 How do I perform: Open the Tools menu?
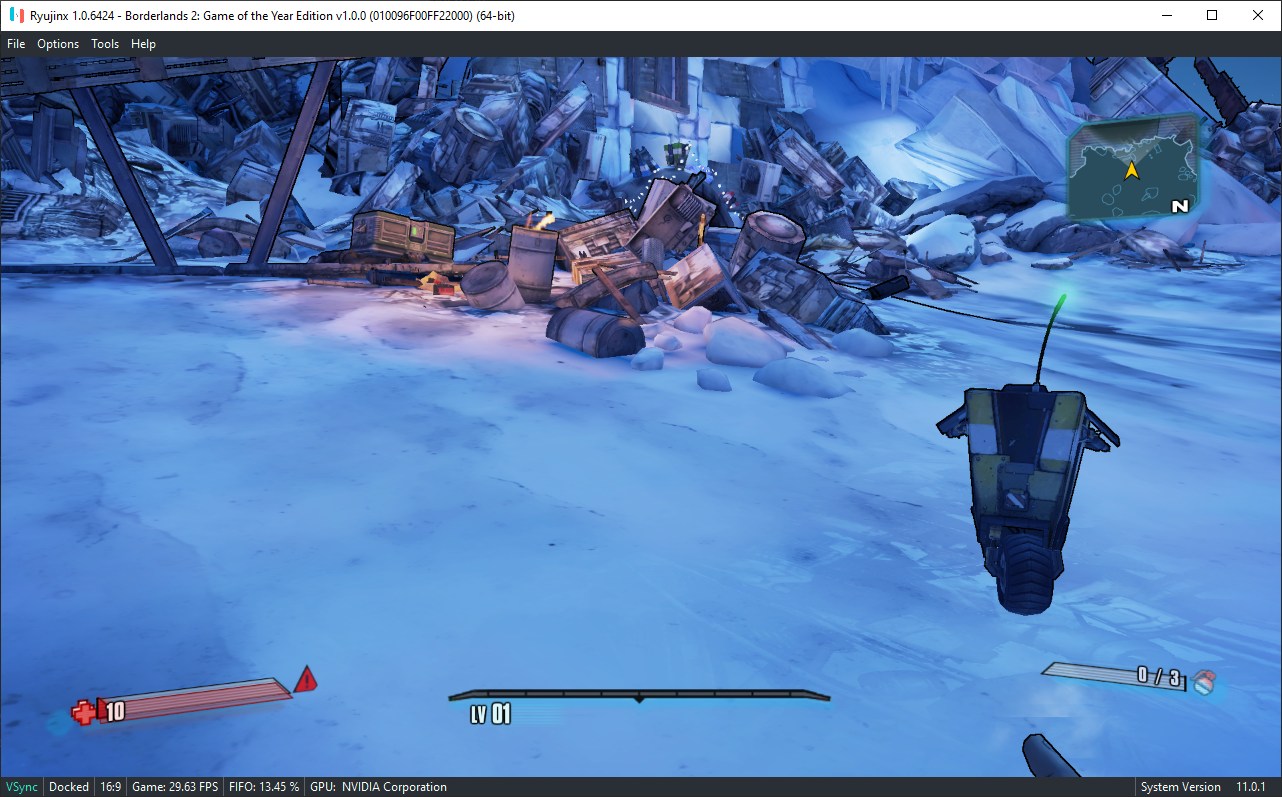[x=105, y=43]
